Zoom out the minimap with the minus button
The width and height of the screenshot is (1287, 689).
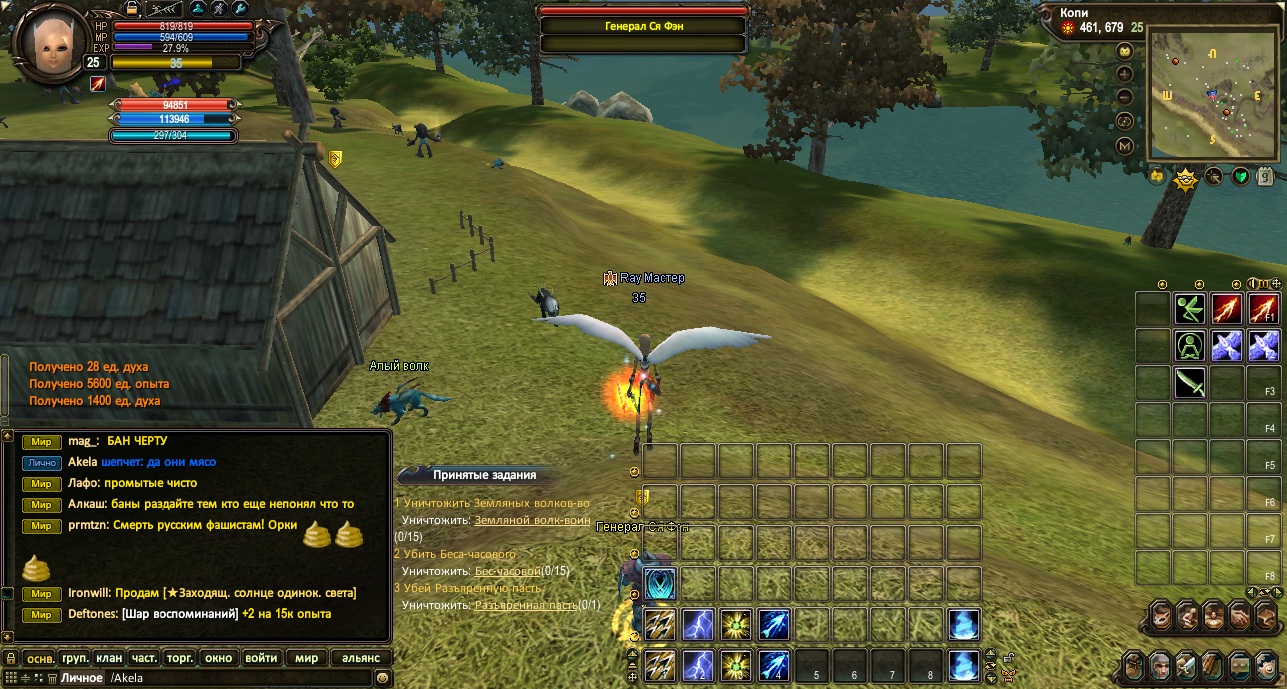(1125, 97)
